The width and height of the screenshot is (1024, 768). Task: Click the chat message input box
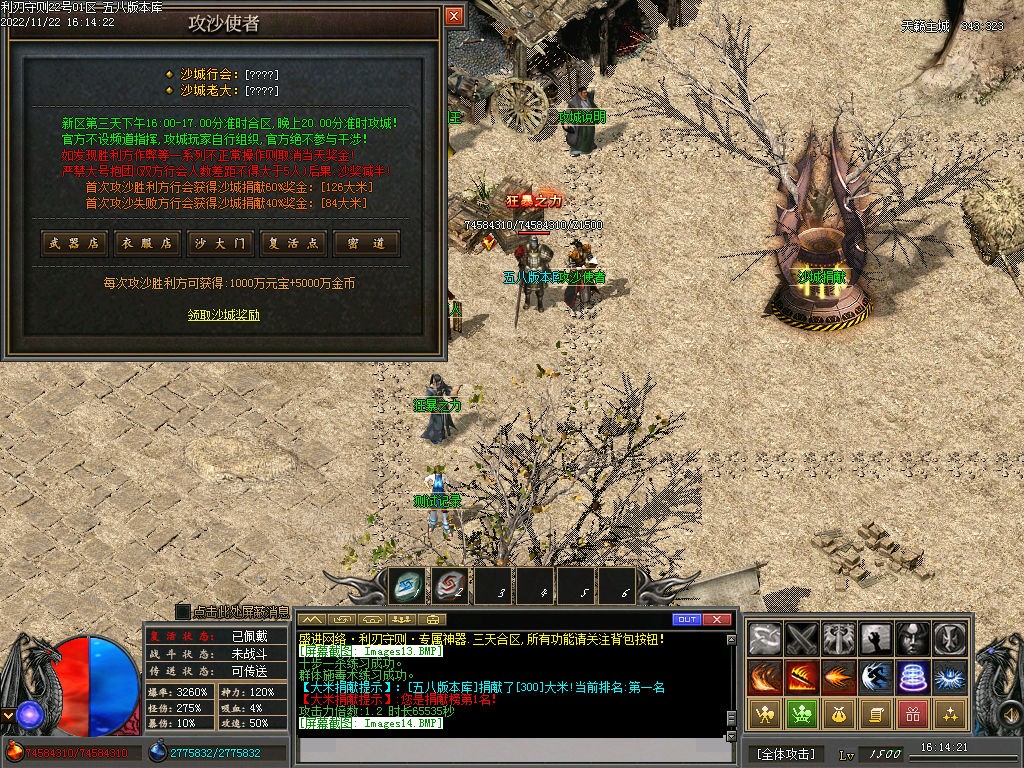[x=510, y=749]
